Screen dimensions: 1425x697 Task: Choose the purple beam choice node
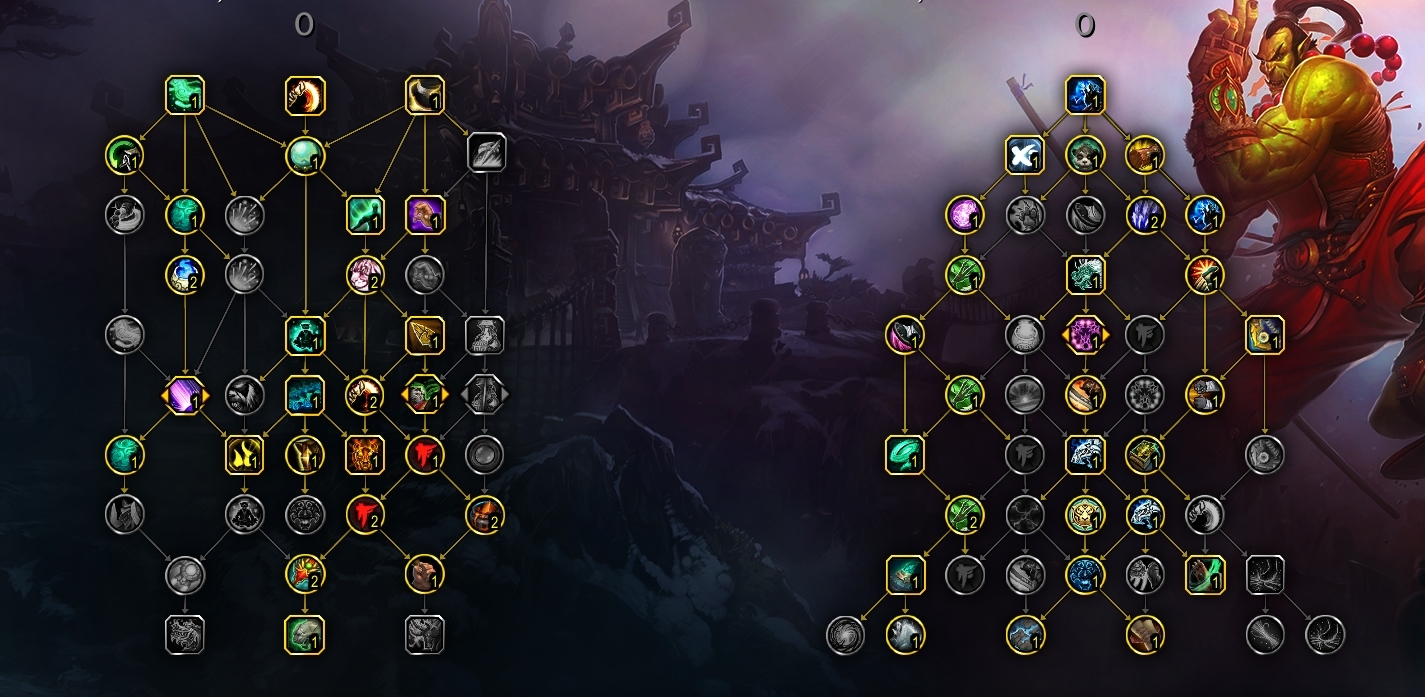pyautogui.click(x=185, y=395)
